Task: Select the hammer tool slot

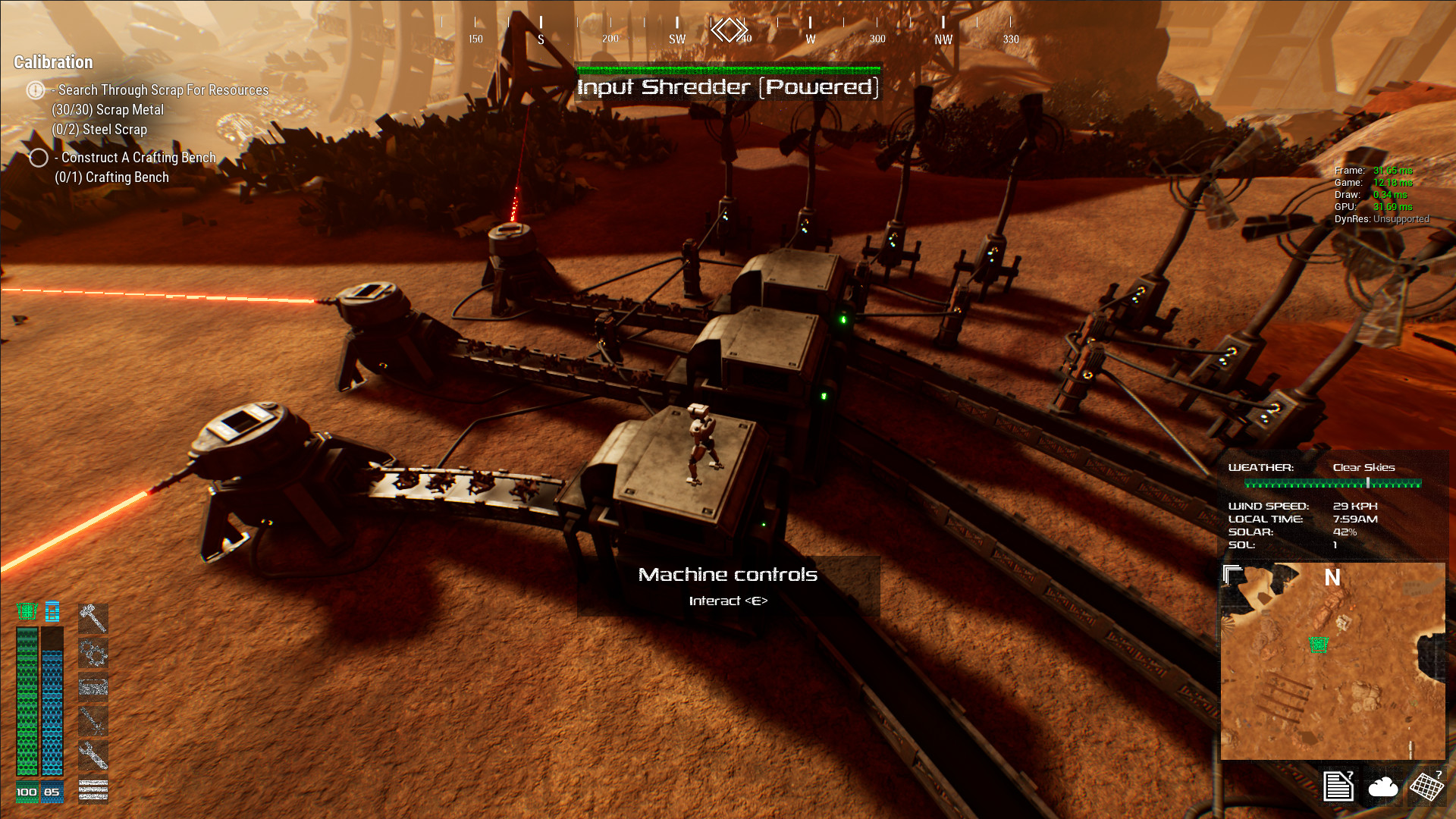Action: (x=93, y=618)
